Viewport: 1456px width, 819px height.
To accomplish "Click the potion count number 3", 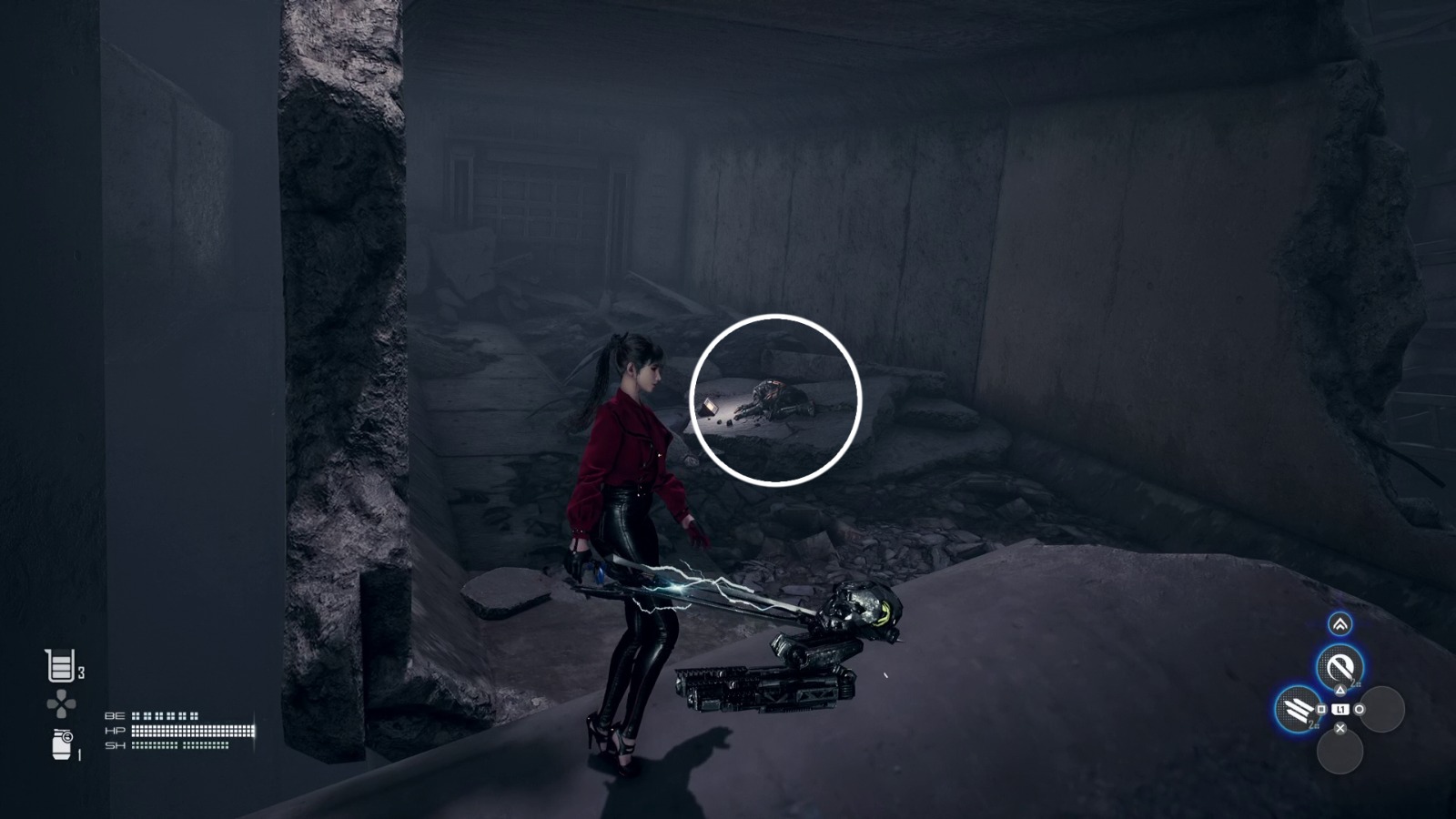I will pyautogui.click(x=82, y=672).
